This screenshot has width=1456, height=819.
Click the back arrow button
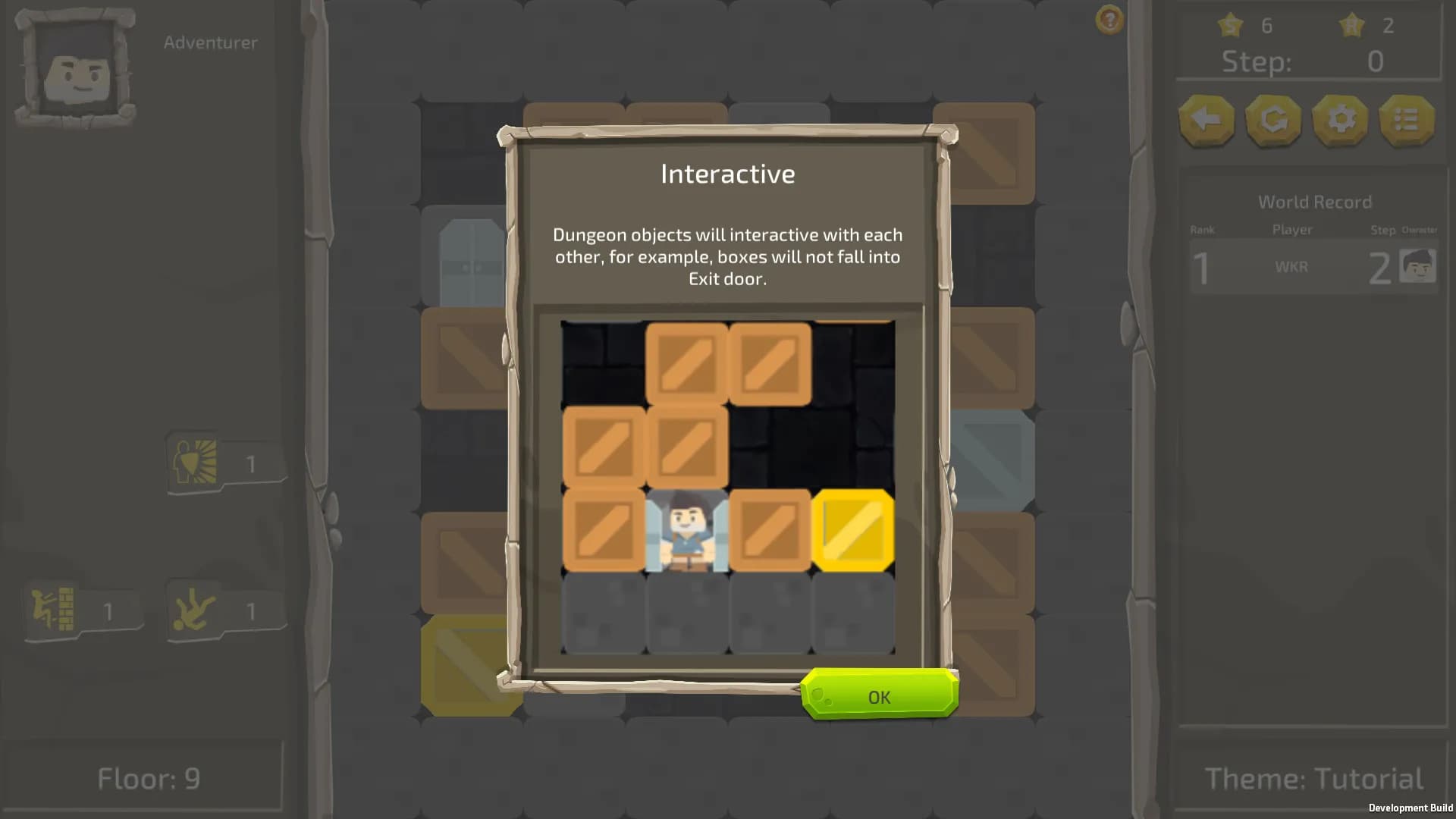(1207, 120)
